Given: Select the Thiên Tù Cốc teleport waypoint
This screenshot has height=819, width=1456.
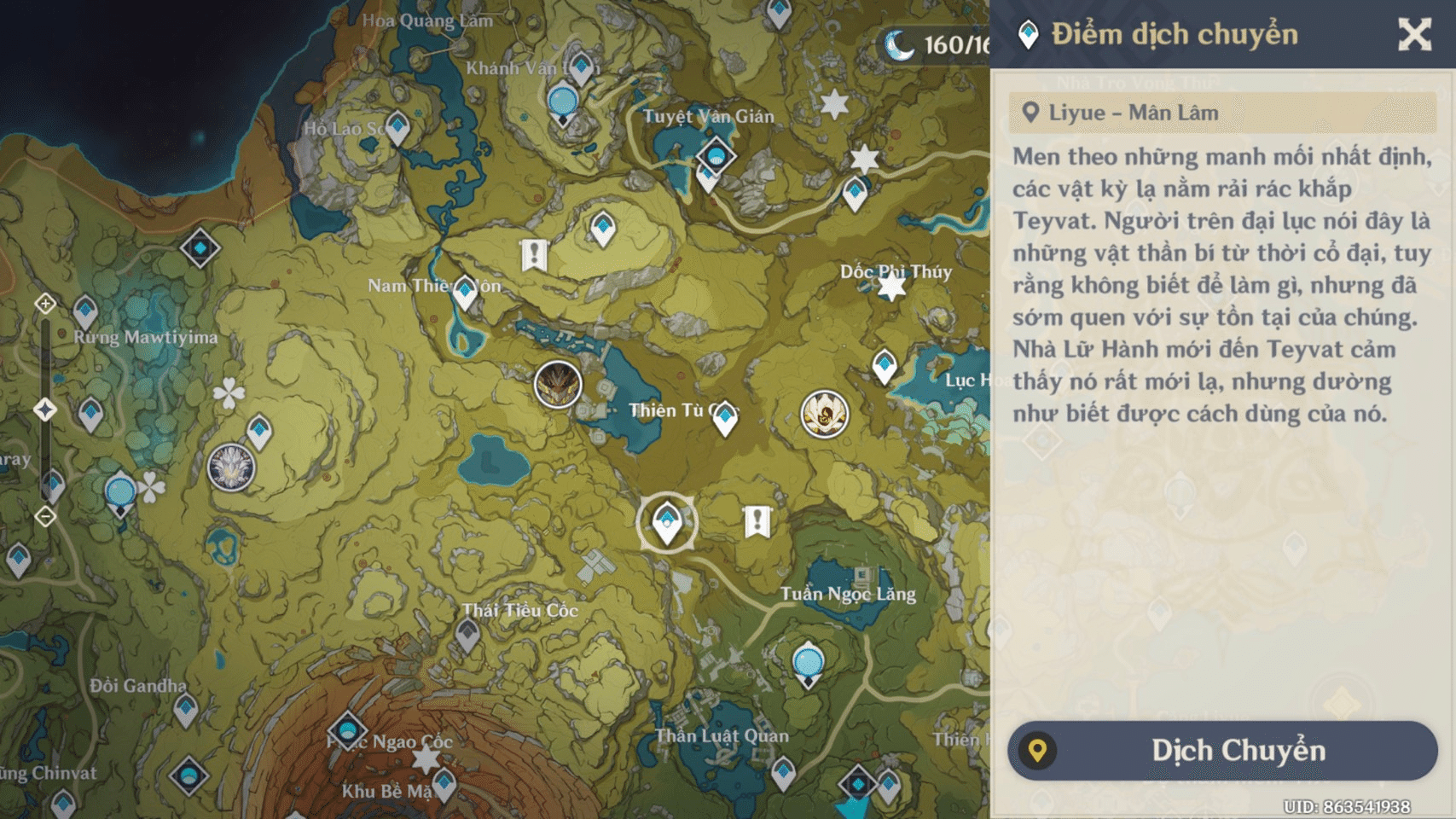Looking at the screenshot, I should 725,418.
